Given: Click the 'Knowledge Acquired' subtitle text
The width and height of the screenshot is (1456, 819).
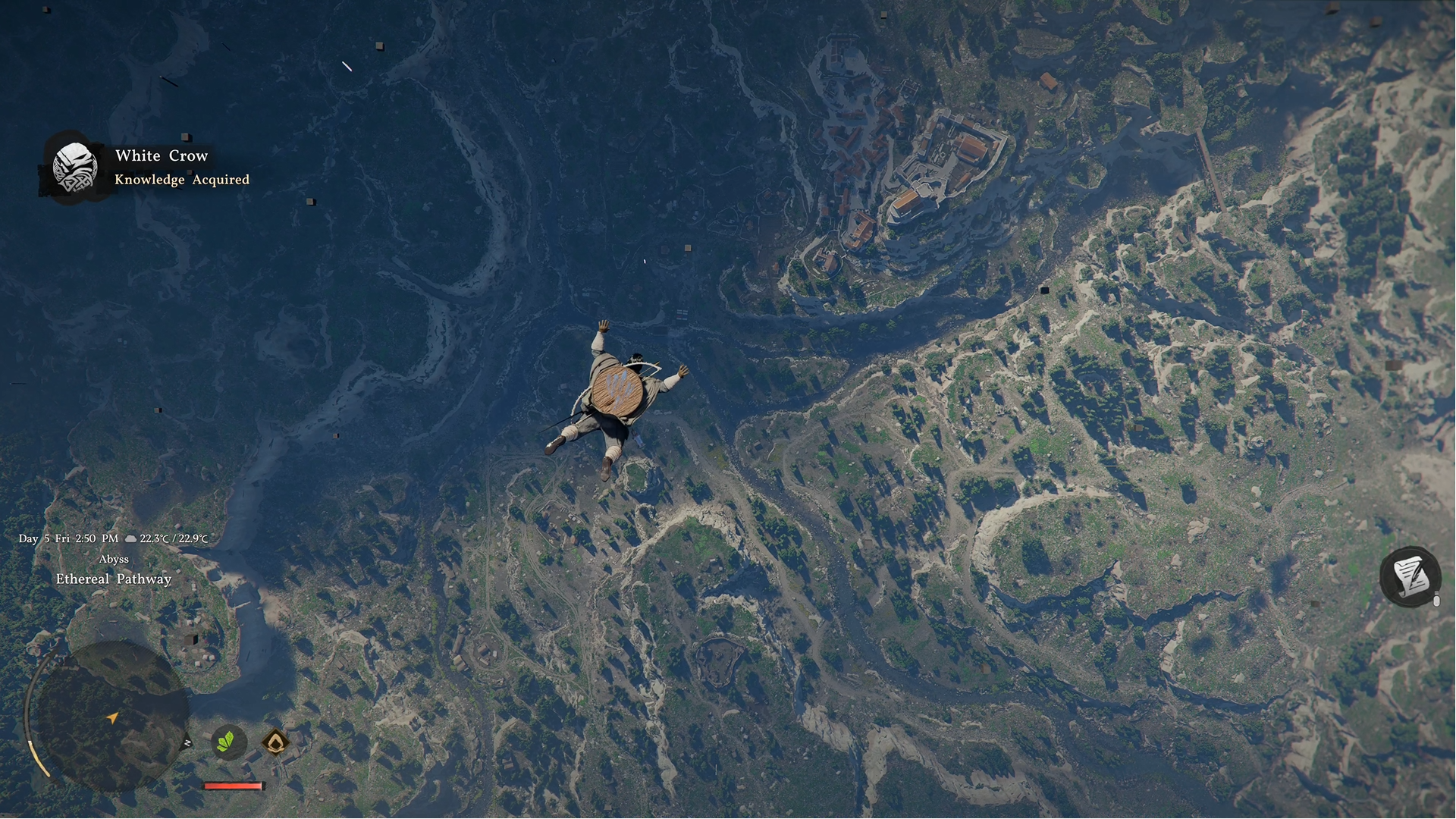Looking at the screenshot, I should [182, 180].
